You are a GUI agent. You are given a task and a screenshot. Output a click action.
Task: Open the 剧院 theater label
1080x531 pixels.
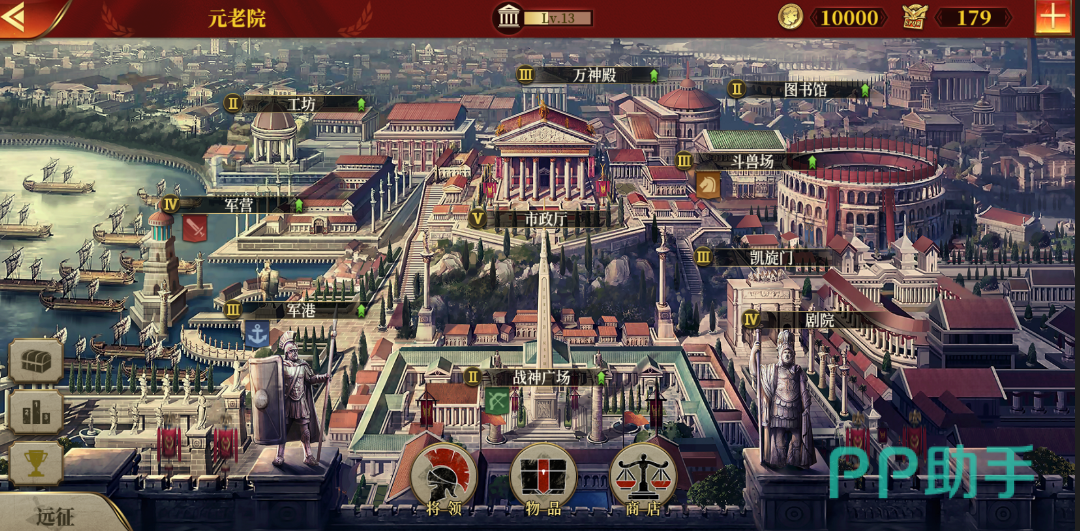tap(818, 320)
